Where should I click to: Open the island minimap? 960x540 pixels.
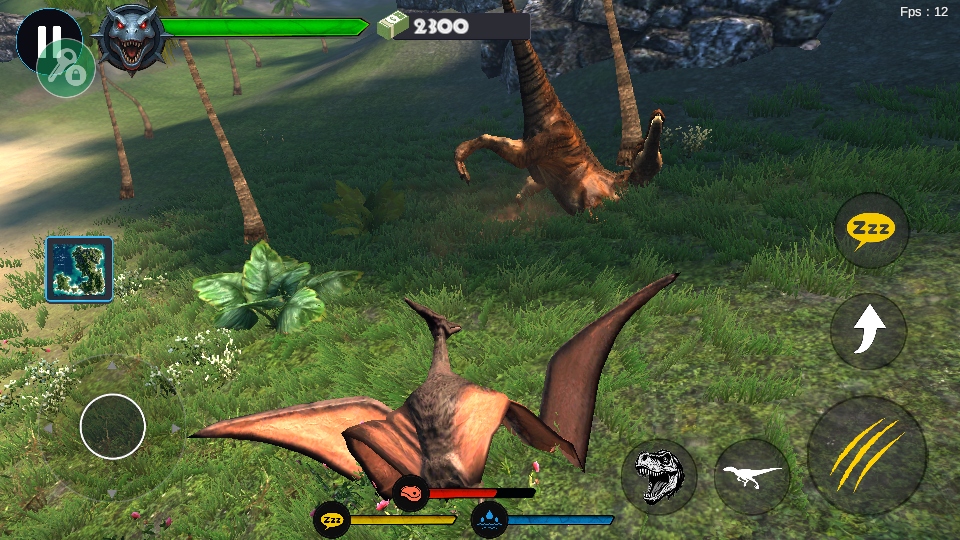tap(79, 269)
